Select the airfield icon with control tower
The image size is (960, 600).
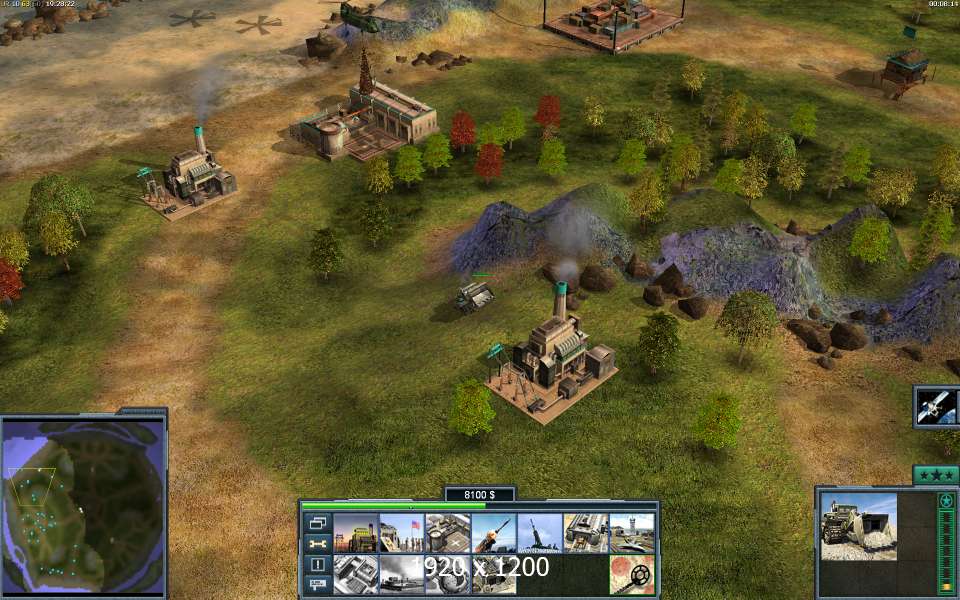632,533
